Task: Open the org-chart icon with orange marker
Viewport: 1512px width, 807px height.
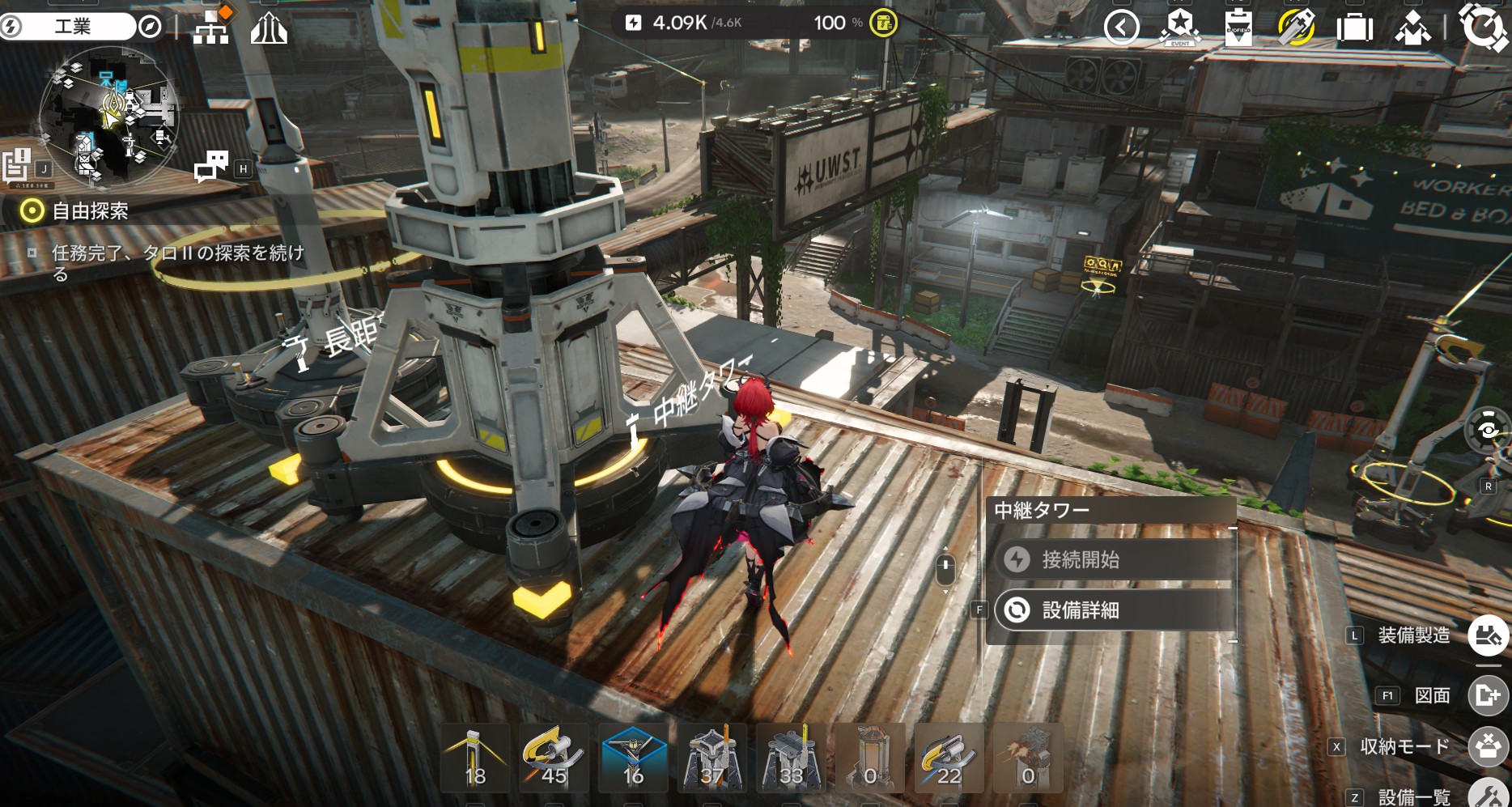Action: coord(212,27)
